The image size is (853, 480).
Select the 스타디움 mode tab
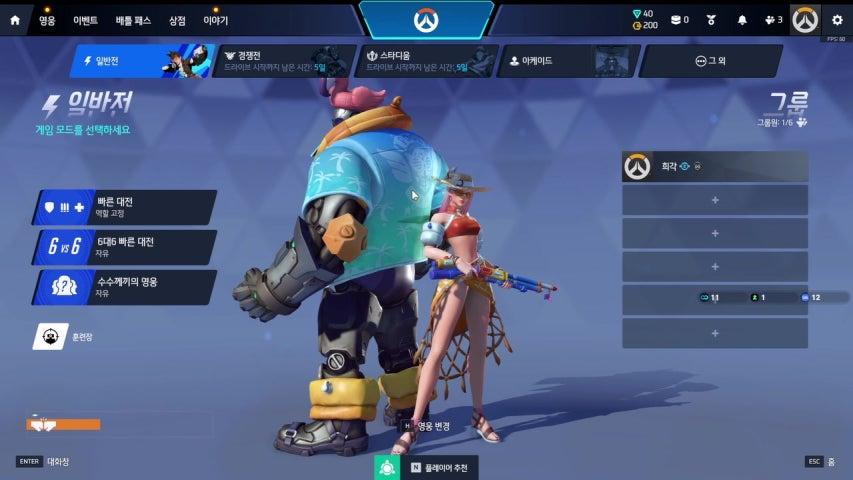[x=426, y=61]
